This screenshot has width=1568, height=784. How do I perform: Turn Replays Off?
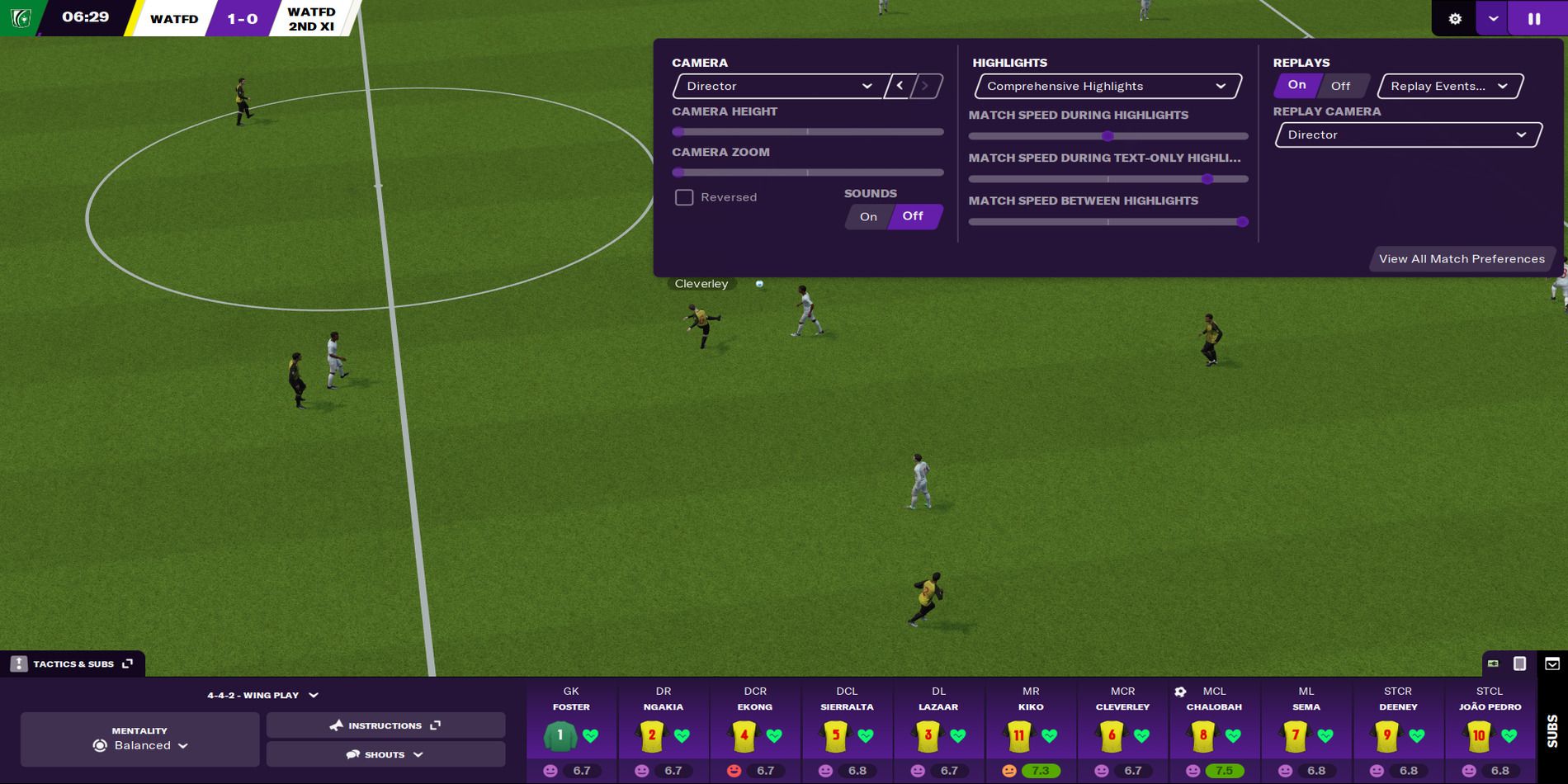(1340, 85)
